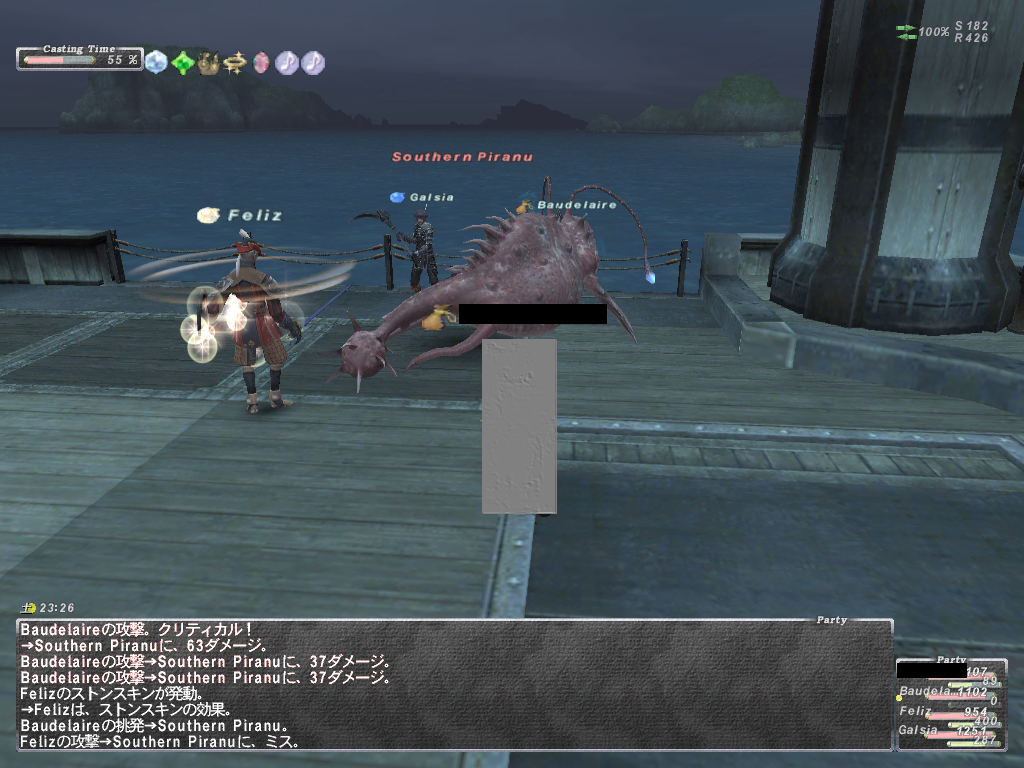Viewport: 1024px width, 768px height.
Task: Click the pale blue crystal status icon
Action: click(x=156, y=62)
